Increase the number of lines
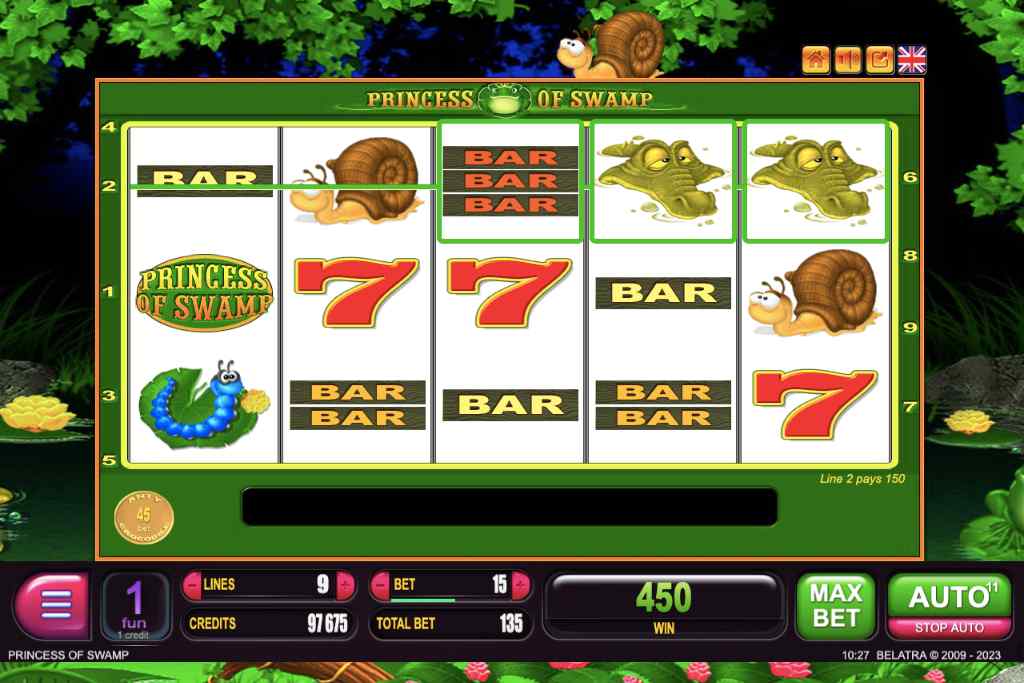Image resolution: width=1024 pixels, height=683 pixels. (346, 584)
